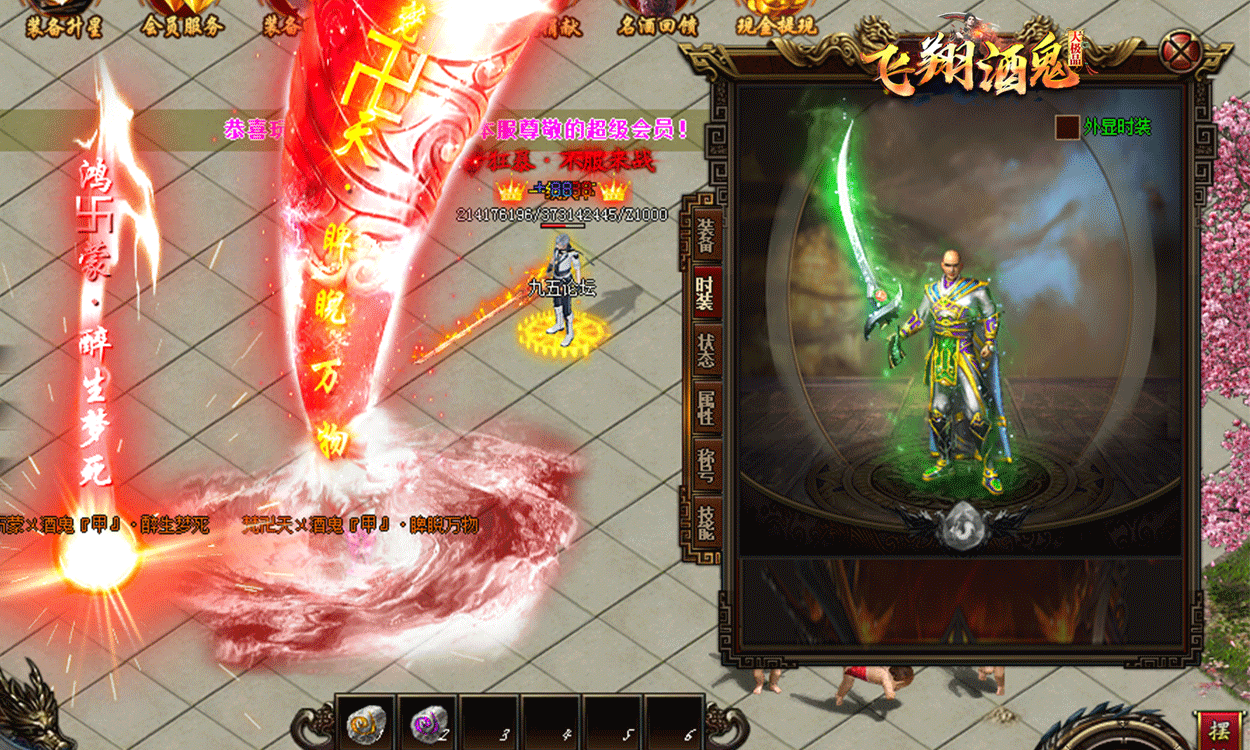Viewport: 1250px width, 750px height.
Task: Select the 时装 fashion tab
Action: click(706, 292)
